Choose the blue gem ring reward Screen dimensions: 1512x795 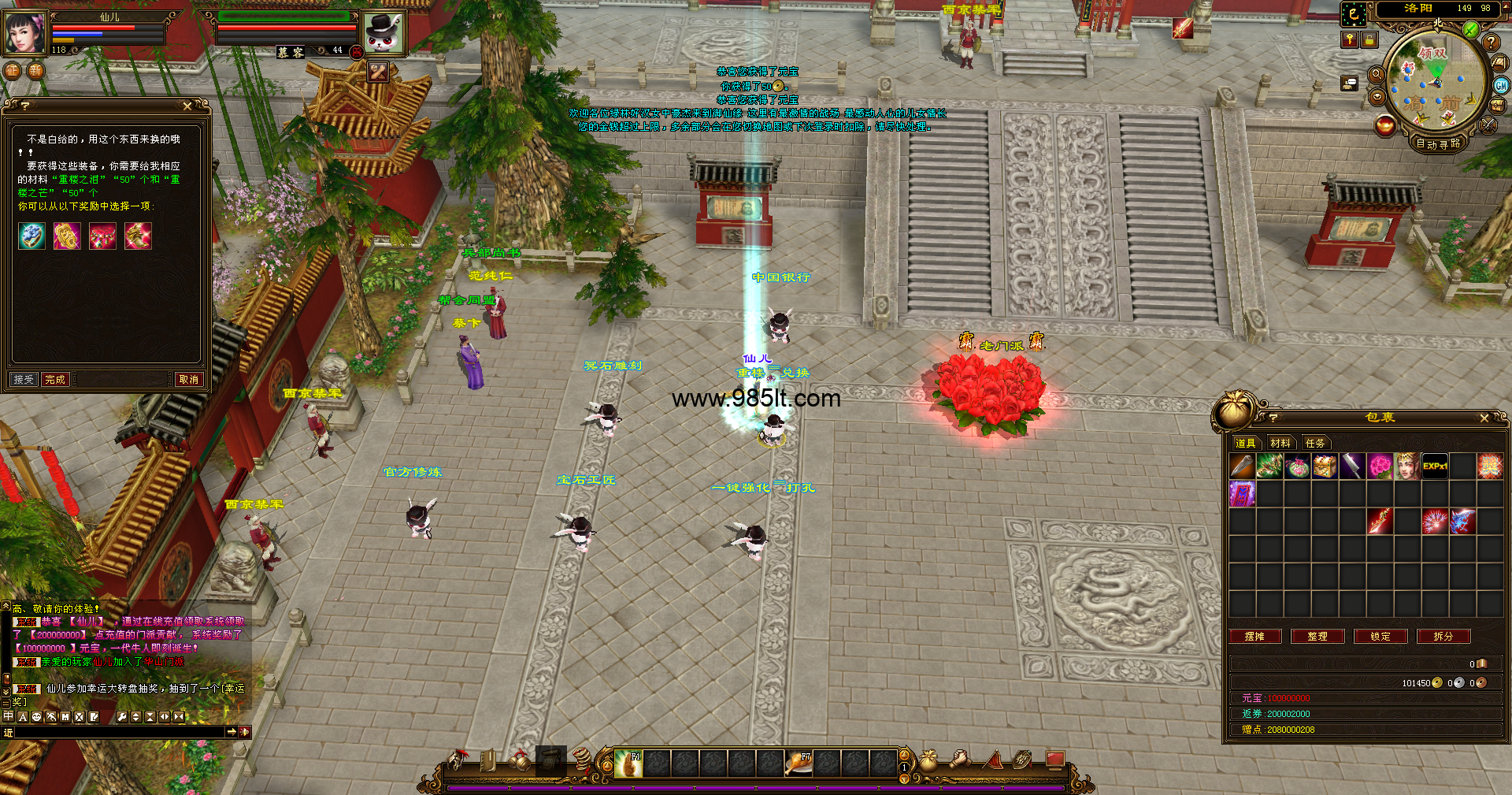(31, 236)
